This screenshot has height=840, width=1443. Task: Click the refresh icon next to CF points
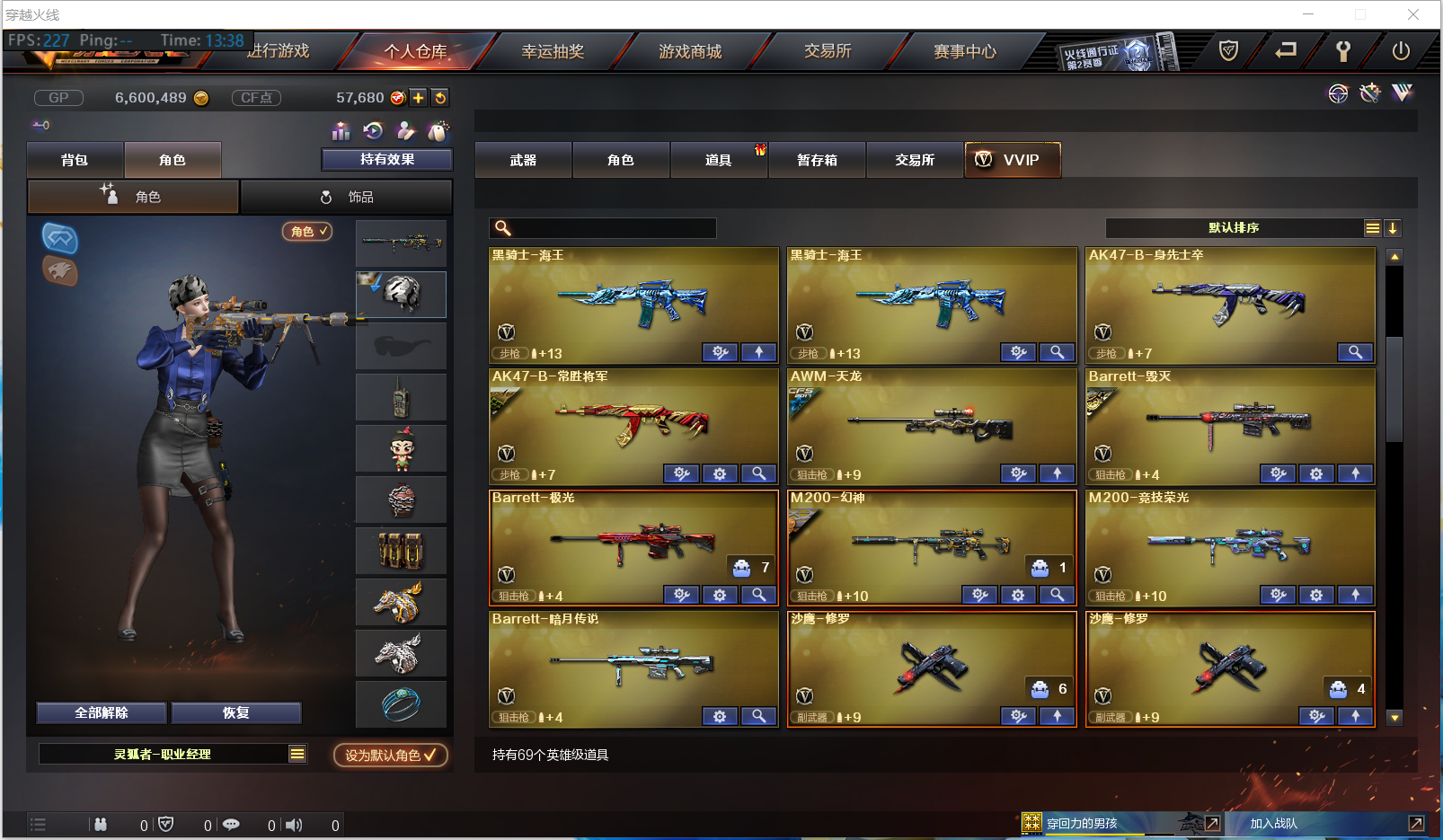439,98
